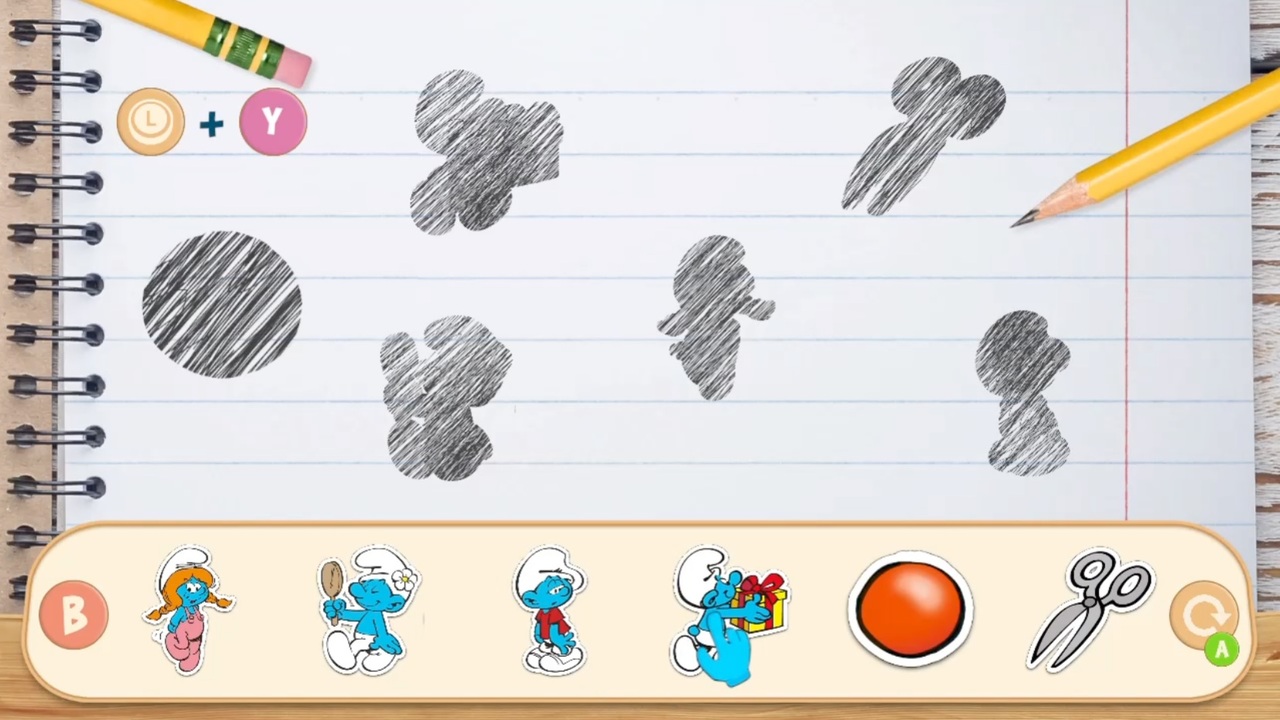
Task: Select the Smurfette sticker with braids
Action: point(190,610)
